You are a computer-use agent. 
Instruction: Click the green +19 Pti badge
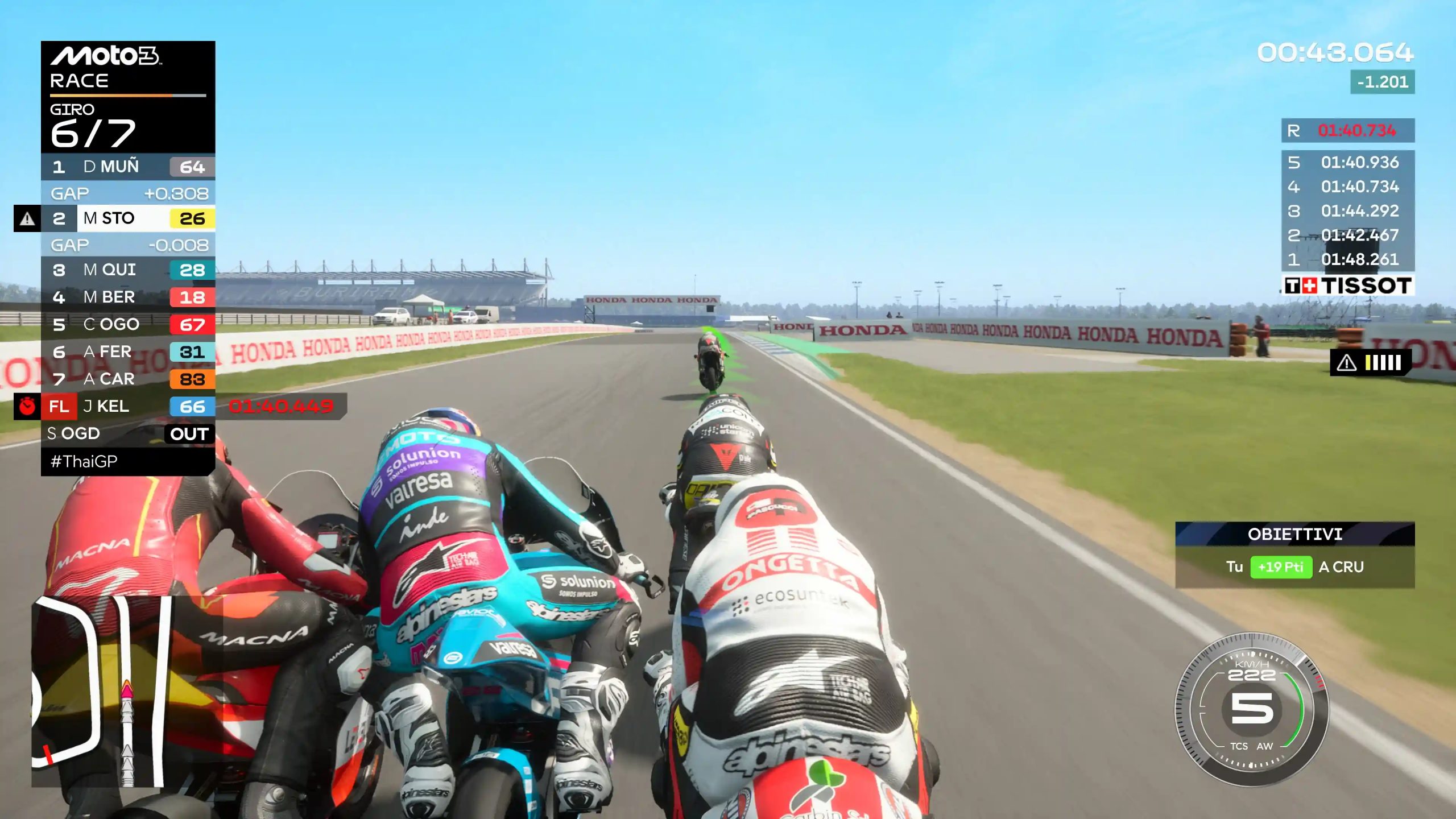click(x=1281, y=568)
